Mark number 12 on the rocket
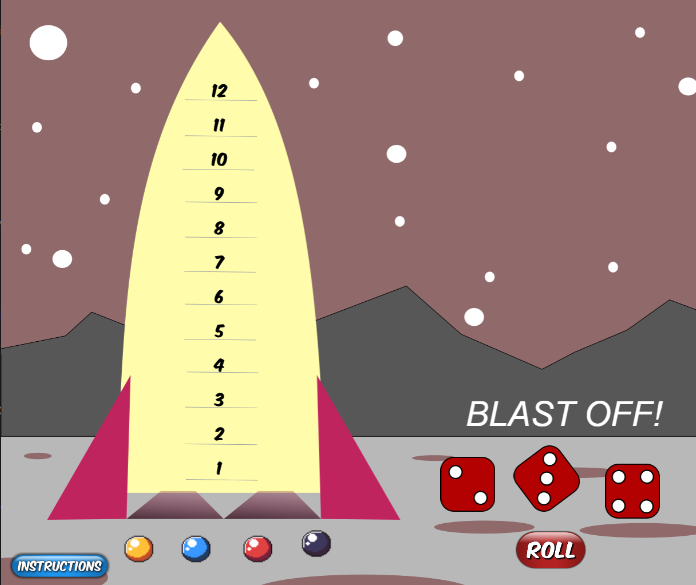The width and height of the screenshot is (696, 585). pyautogui.click(x=220, y=91)
